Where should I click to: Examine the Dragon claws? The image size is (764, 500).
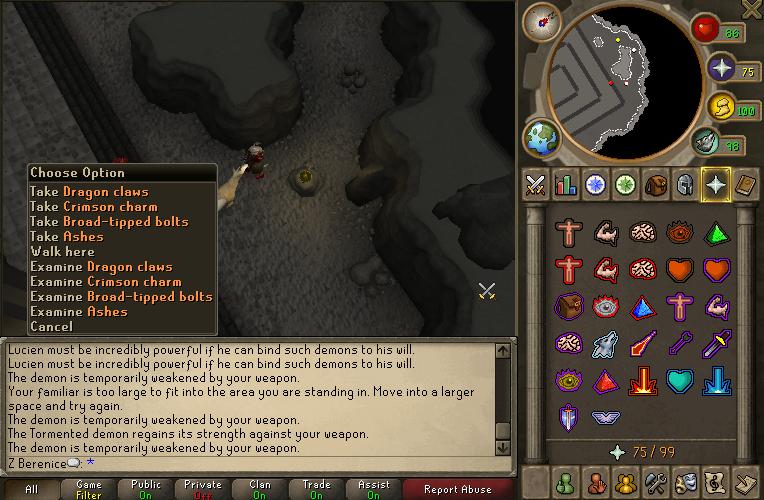[101, 267]
